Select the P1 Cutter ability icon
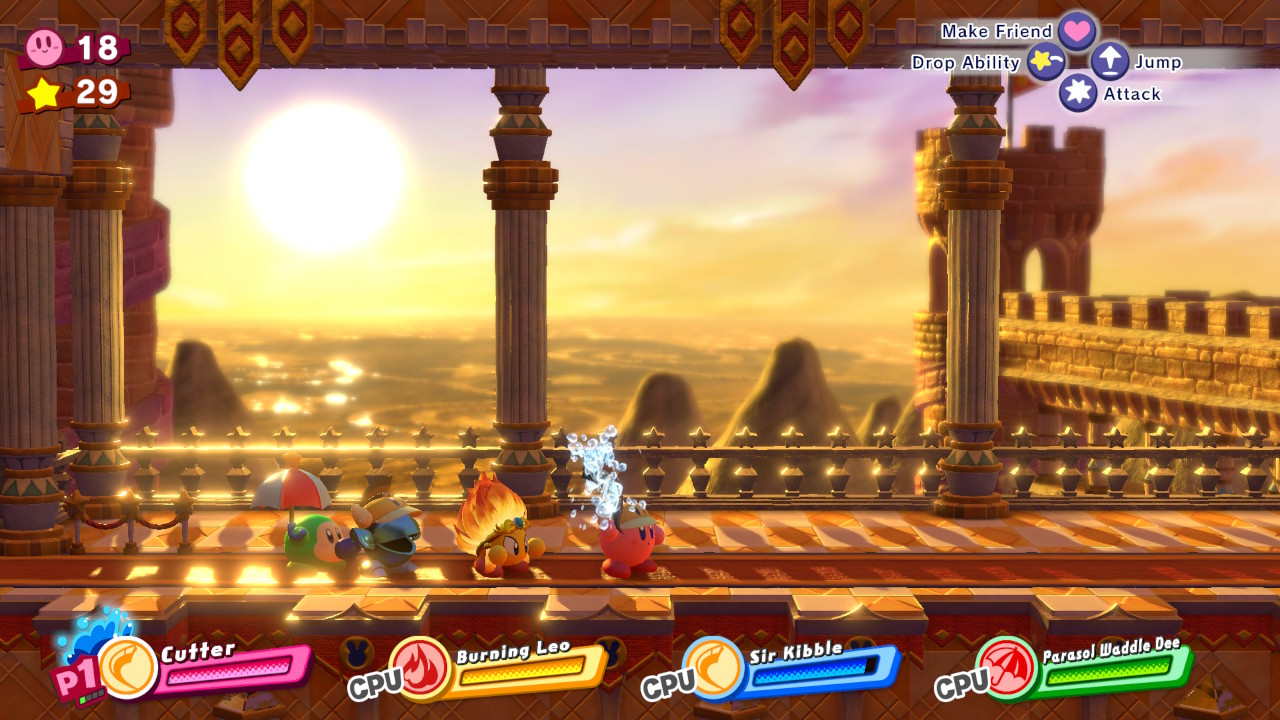 128,668
